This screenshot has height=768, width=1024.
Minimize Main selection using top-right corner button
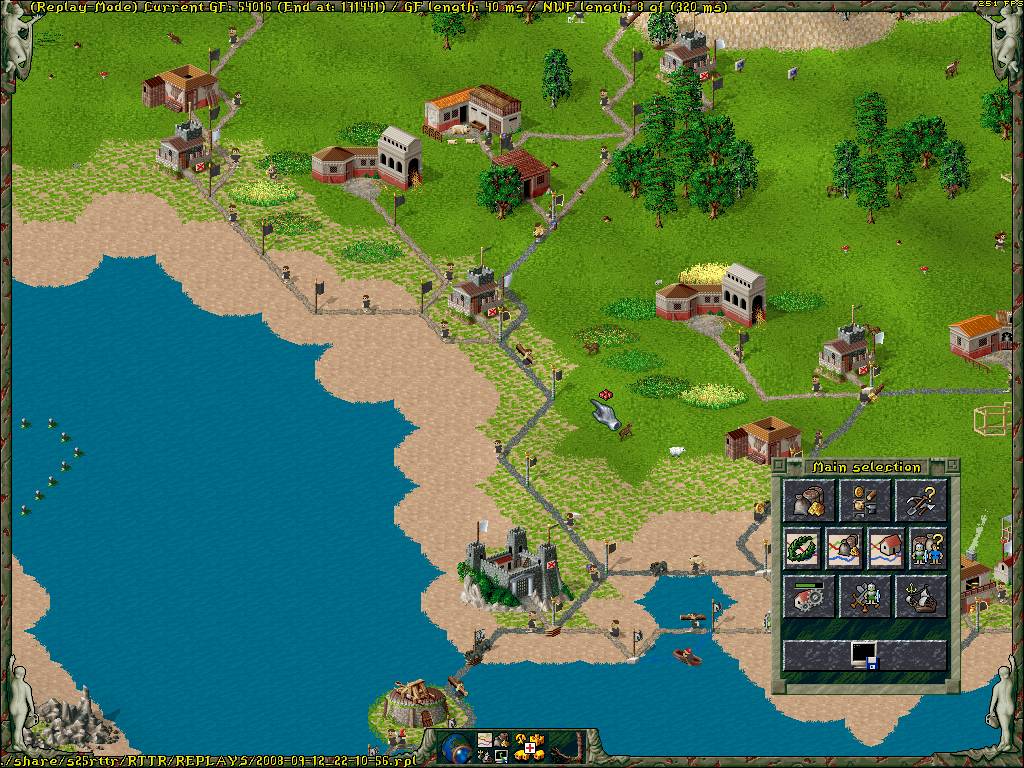(x=952, y=465)
